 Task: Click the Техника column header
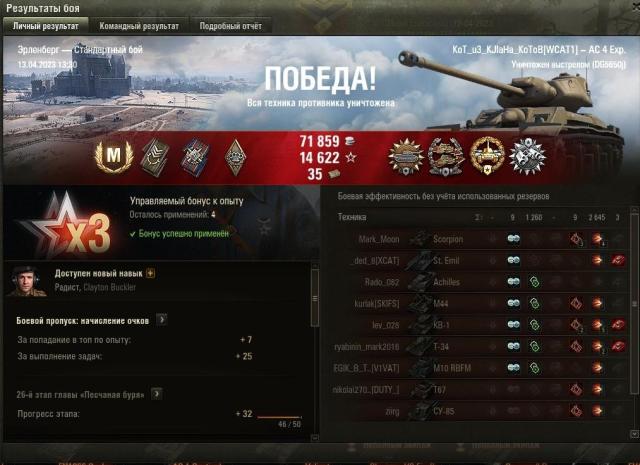(x=352, y=217)
